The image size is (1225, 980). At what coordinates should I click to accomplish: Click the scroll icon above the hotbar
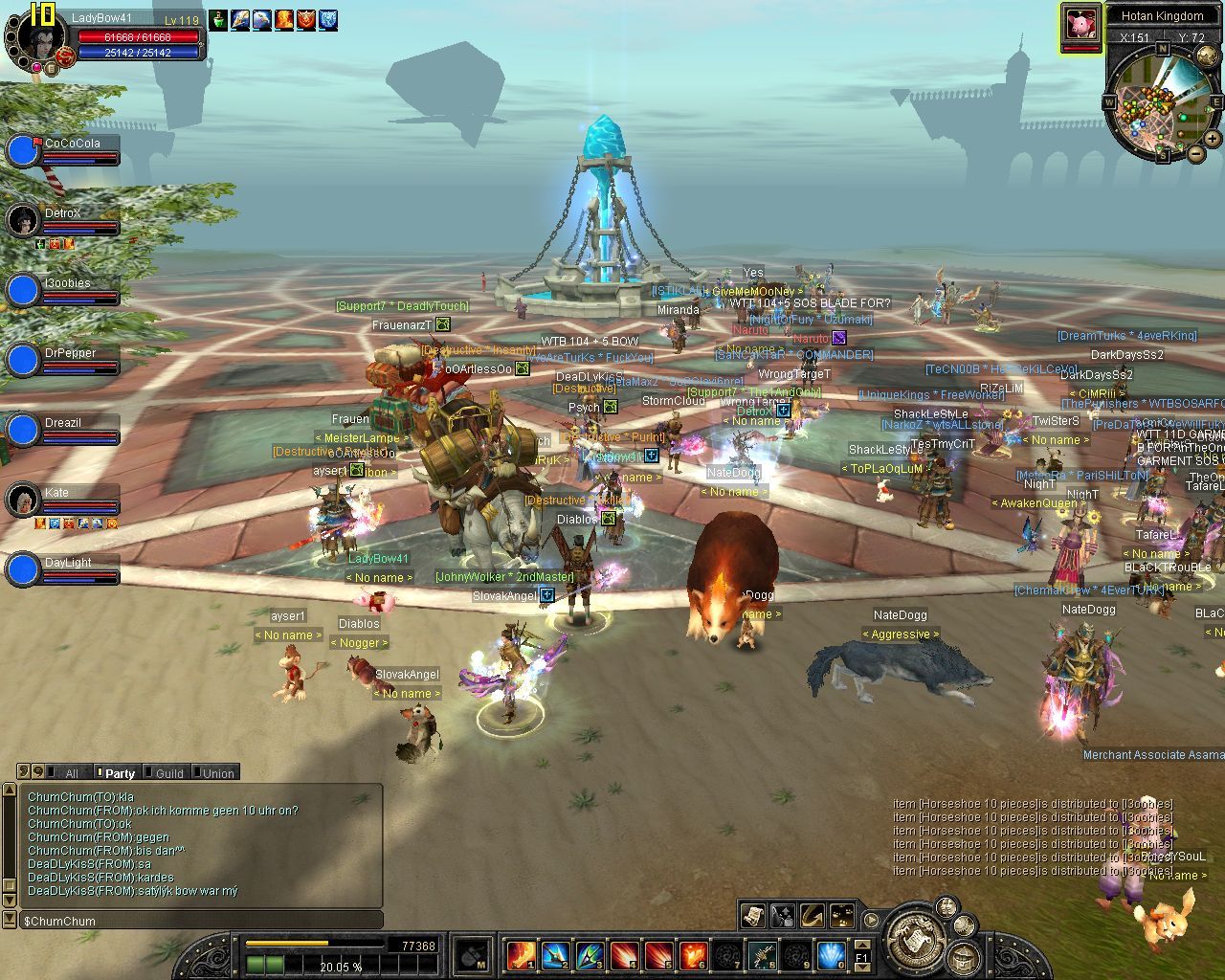(x=752, y=915)
